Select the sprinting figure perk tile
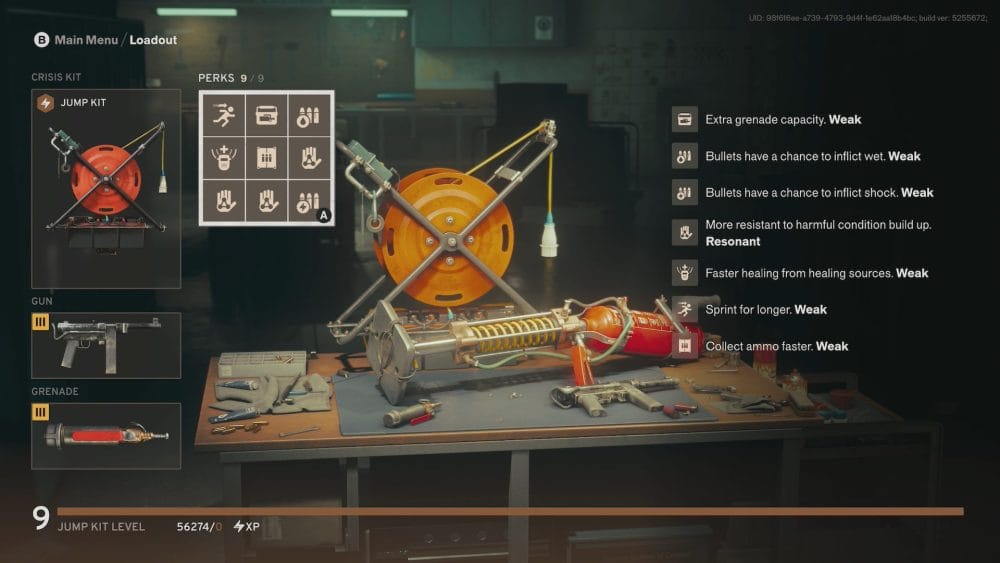The width and height of the screenshot is (1000, 563). point(225,116)
